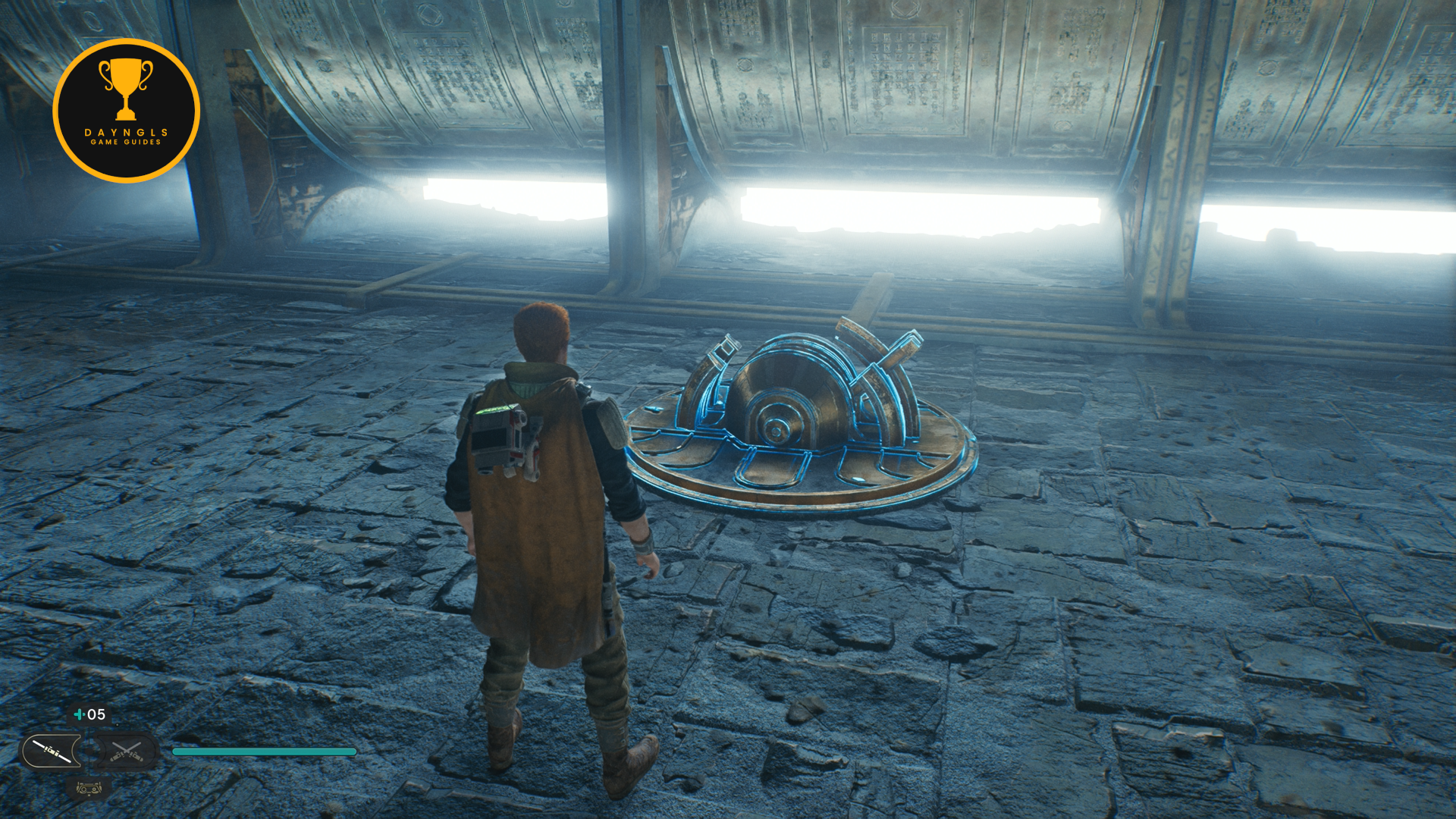Click the Dayngls Game Guides trophy logo
Screen dimensions: 1456x819
click(x=126, y=111)
